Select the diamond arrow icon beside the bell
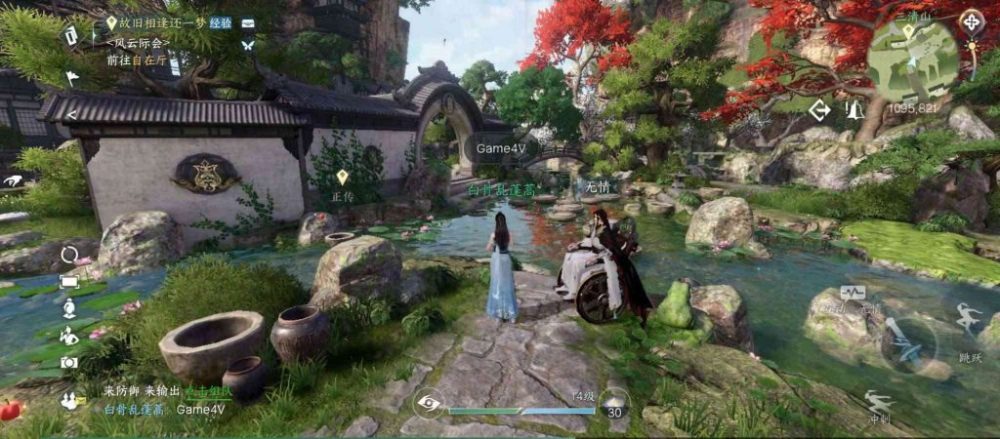Screen dimensions: 1000x439 click(x=820, y=110)
